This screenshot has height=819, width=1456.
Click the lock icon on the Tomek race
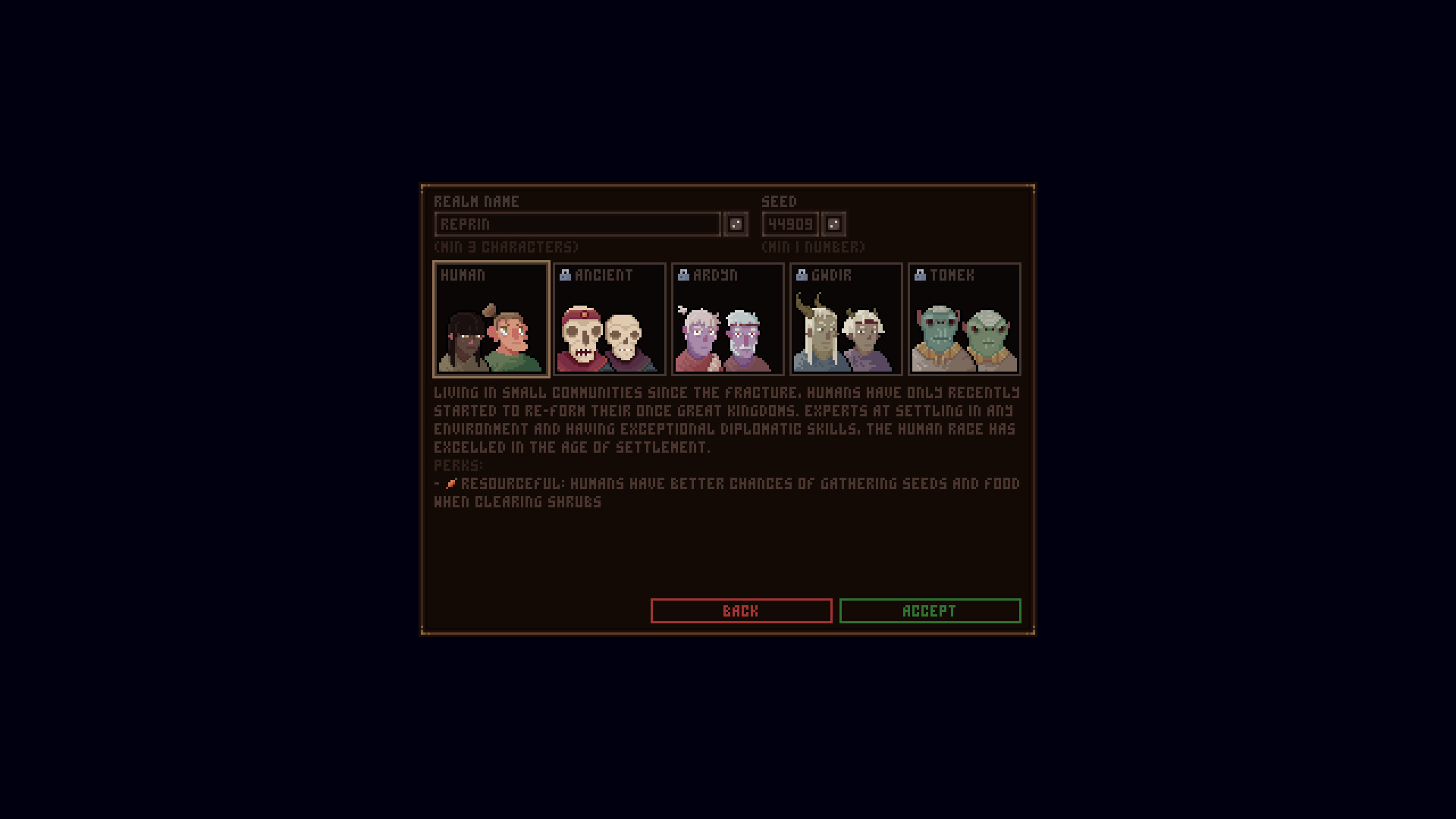[919, 275]
